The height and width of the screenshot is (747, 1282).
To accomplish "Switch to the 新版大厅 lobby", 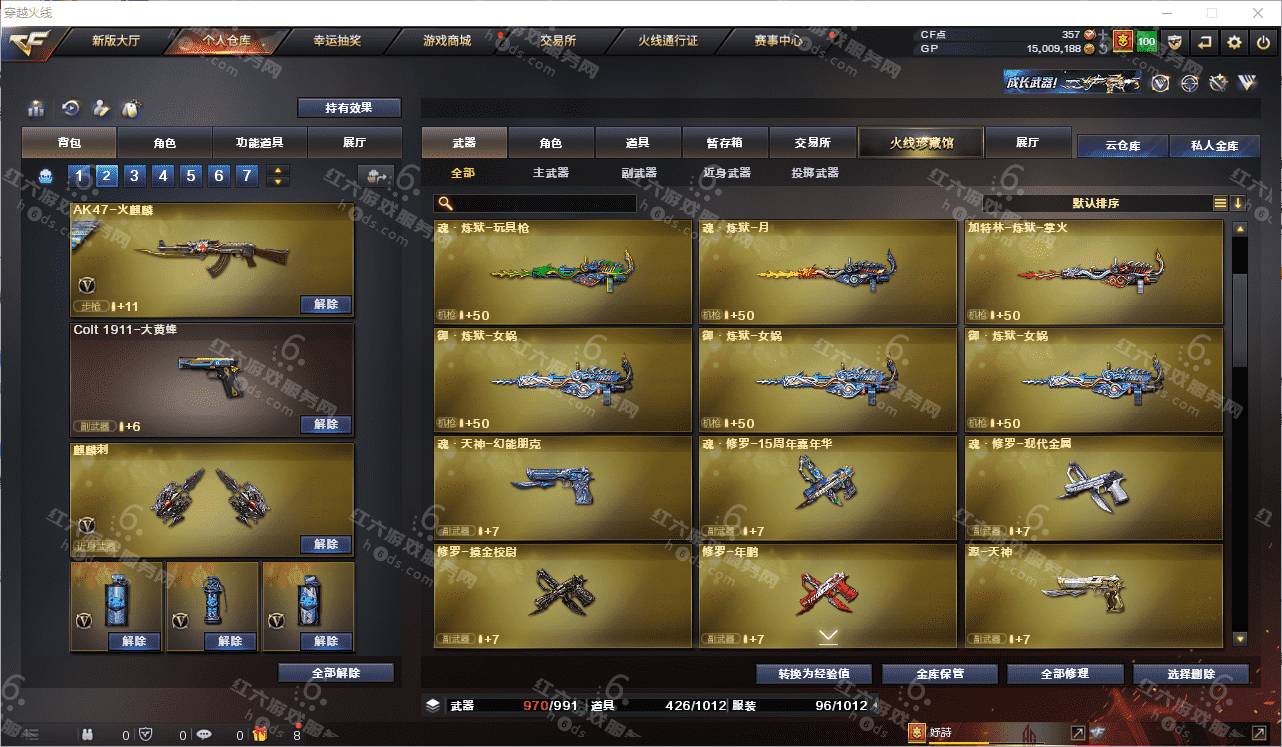I will [x=115, y=41].
